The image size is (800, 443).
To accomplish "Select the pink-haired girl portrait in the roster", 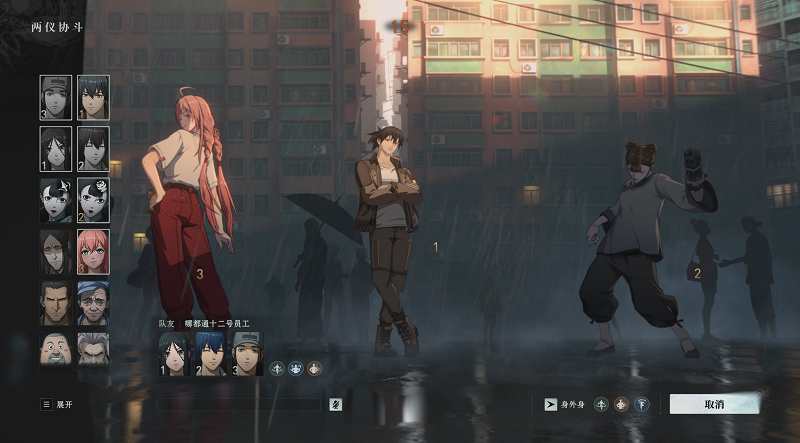I will pos(93,252).
